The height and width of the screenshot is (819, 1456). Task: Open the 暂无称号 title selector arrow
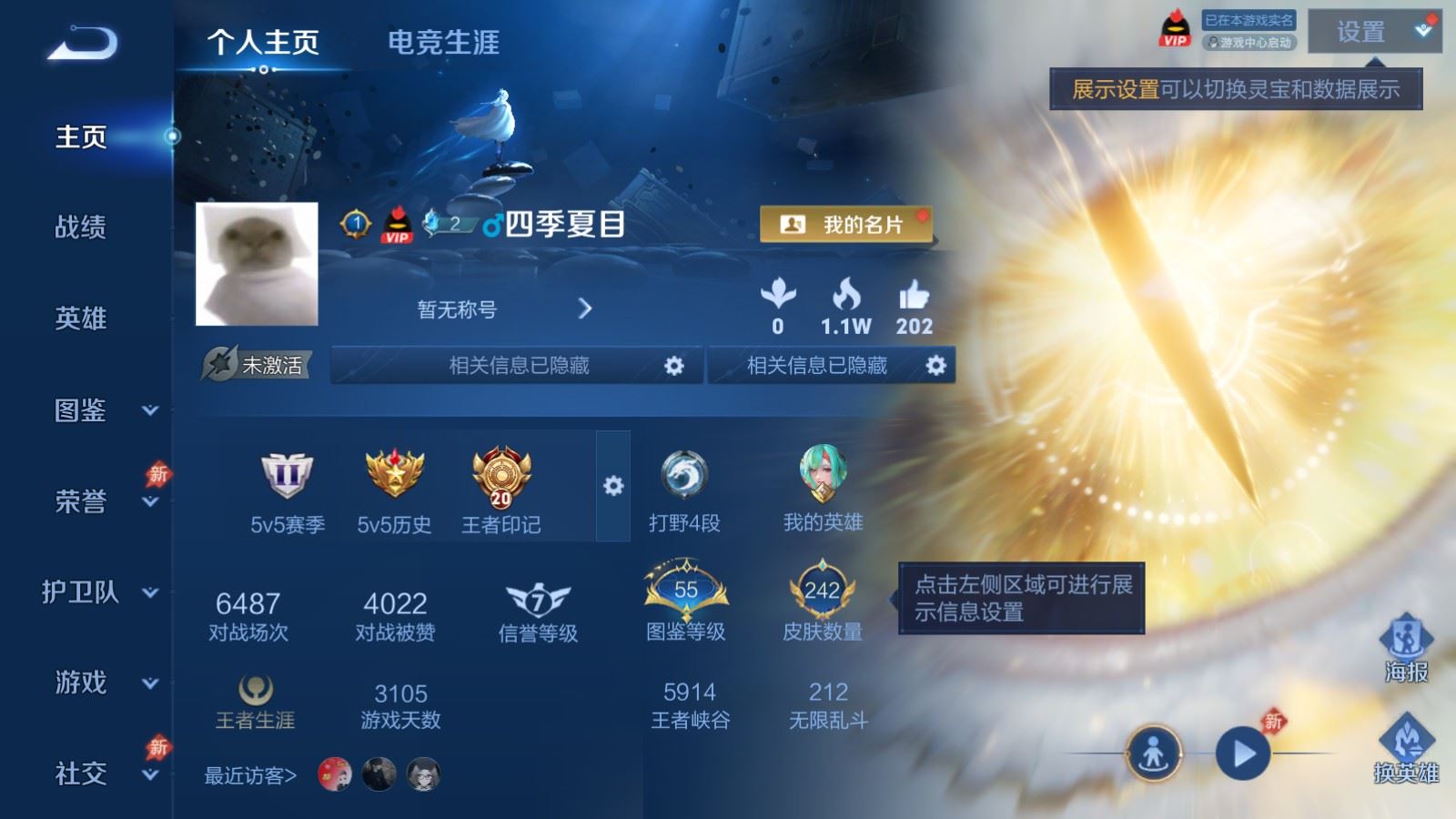[585, 308]
